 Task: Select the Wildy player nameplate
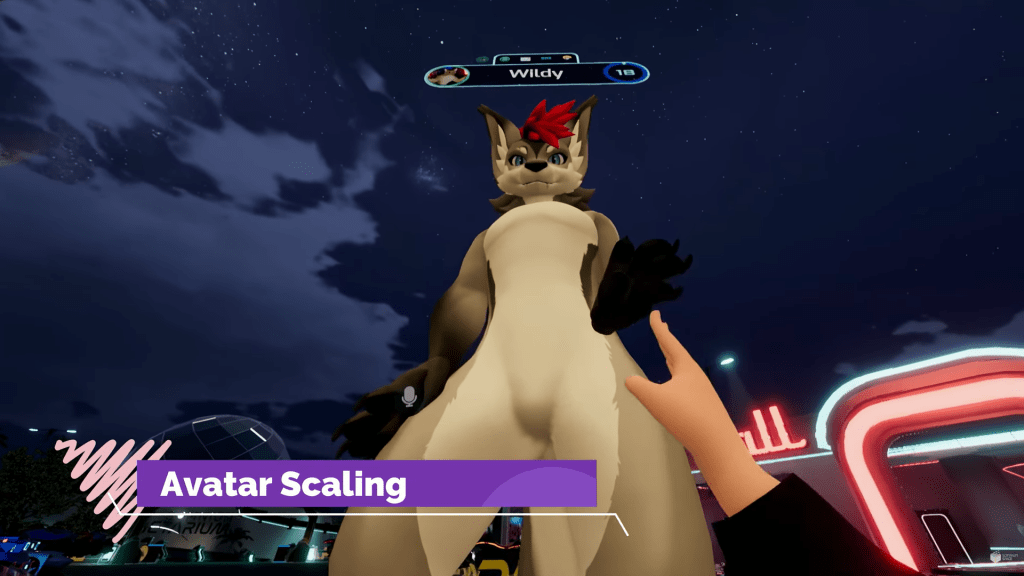pos(537,74)
